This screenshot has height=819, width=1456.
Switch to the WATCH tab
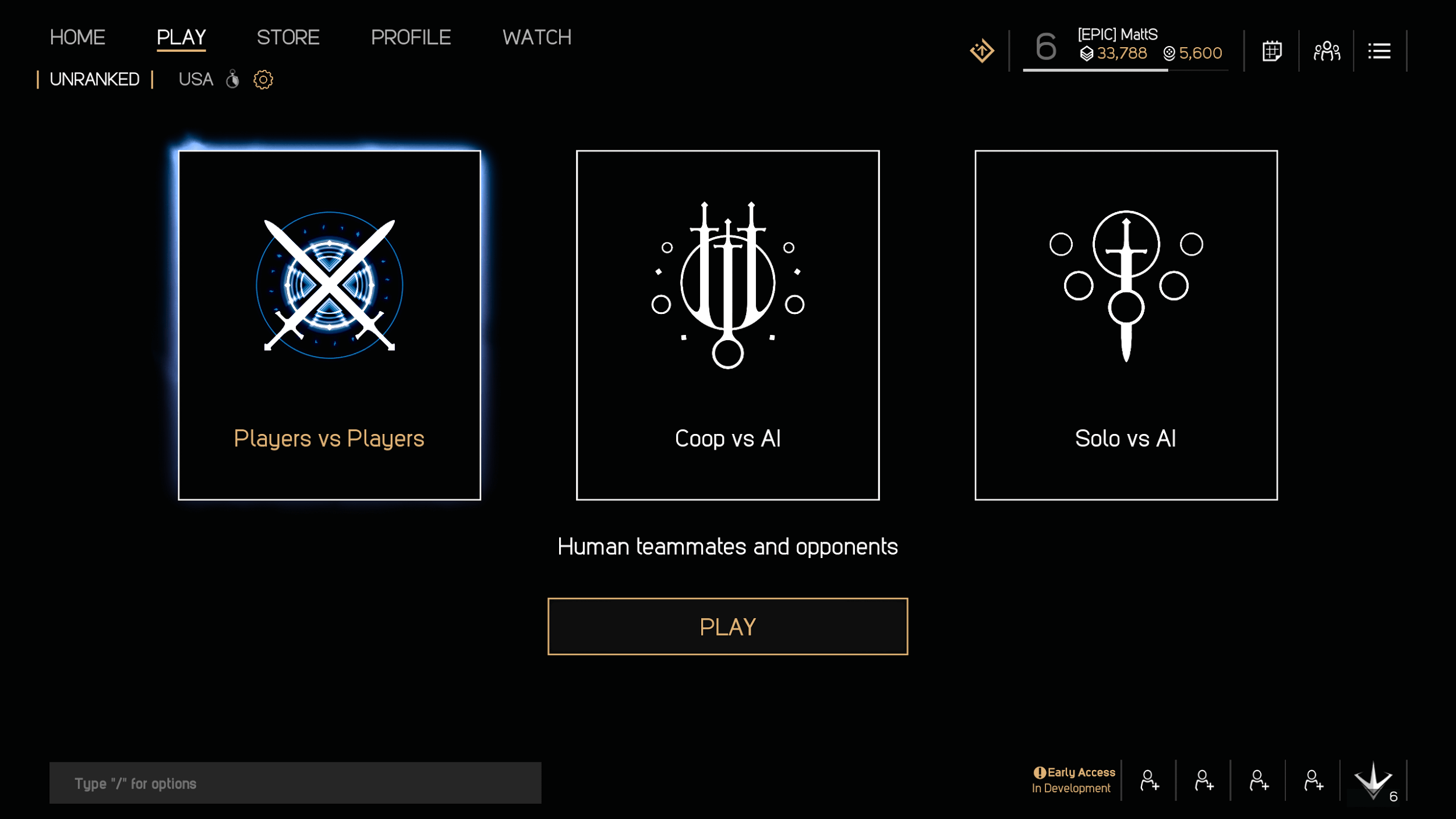tap(536, 37)
